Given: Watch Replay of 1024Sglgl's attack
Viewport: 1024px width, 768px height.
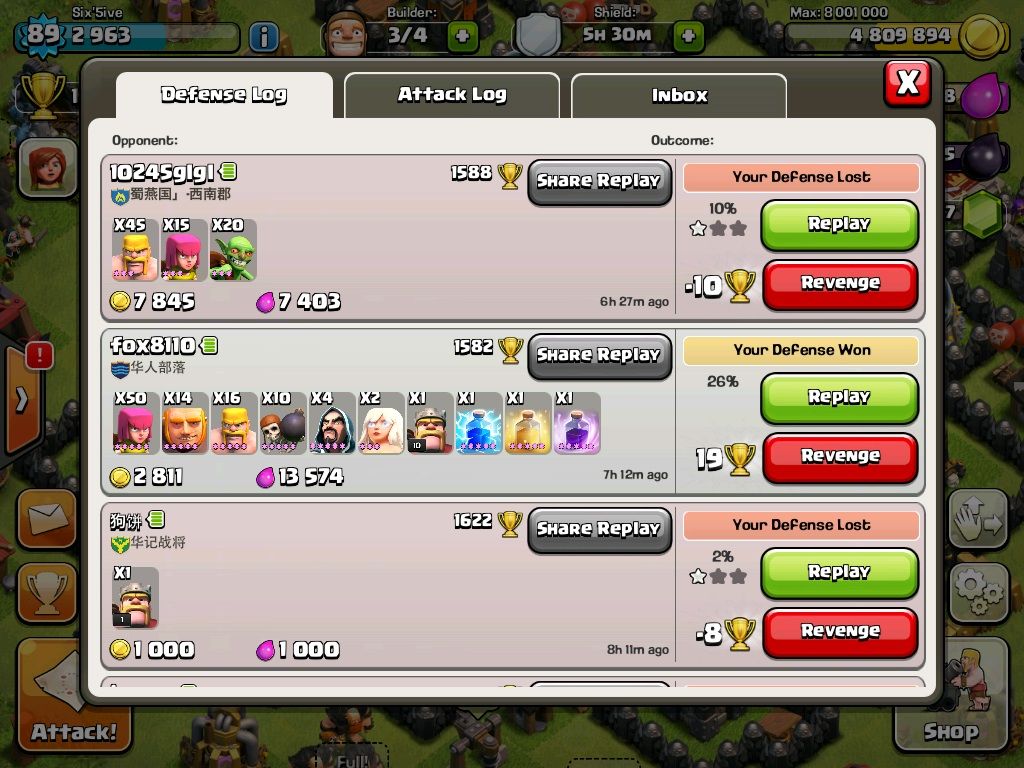Looking at the screenshot, I should (839, 225).
